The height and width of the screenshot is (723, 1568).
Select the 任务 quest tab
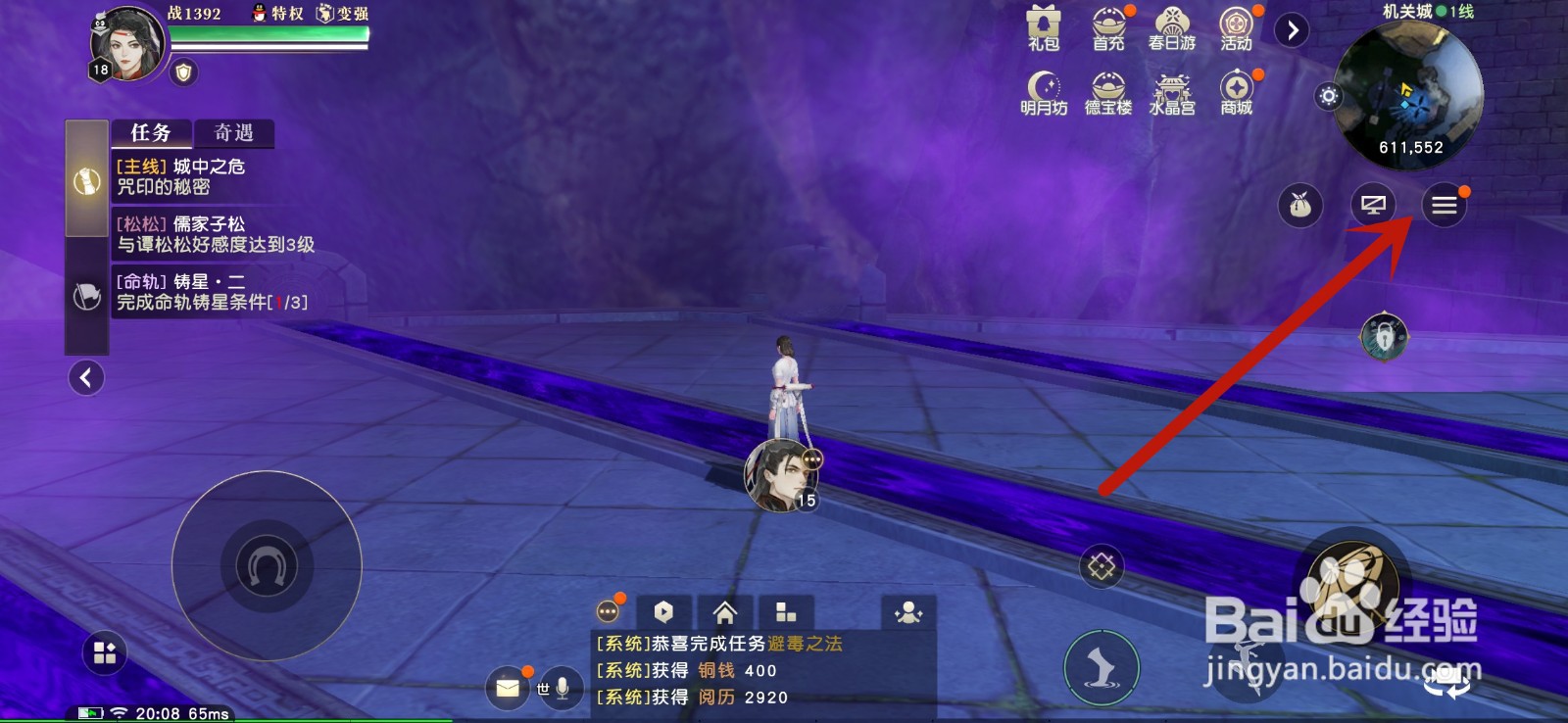(151, 132)
